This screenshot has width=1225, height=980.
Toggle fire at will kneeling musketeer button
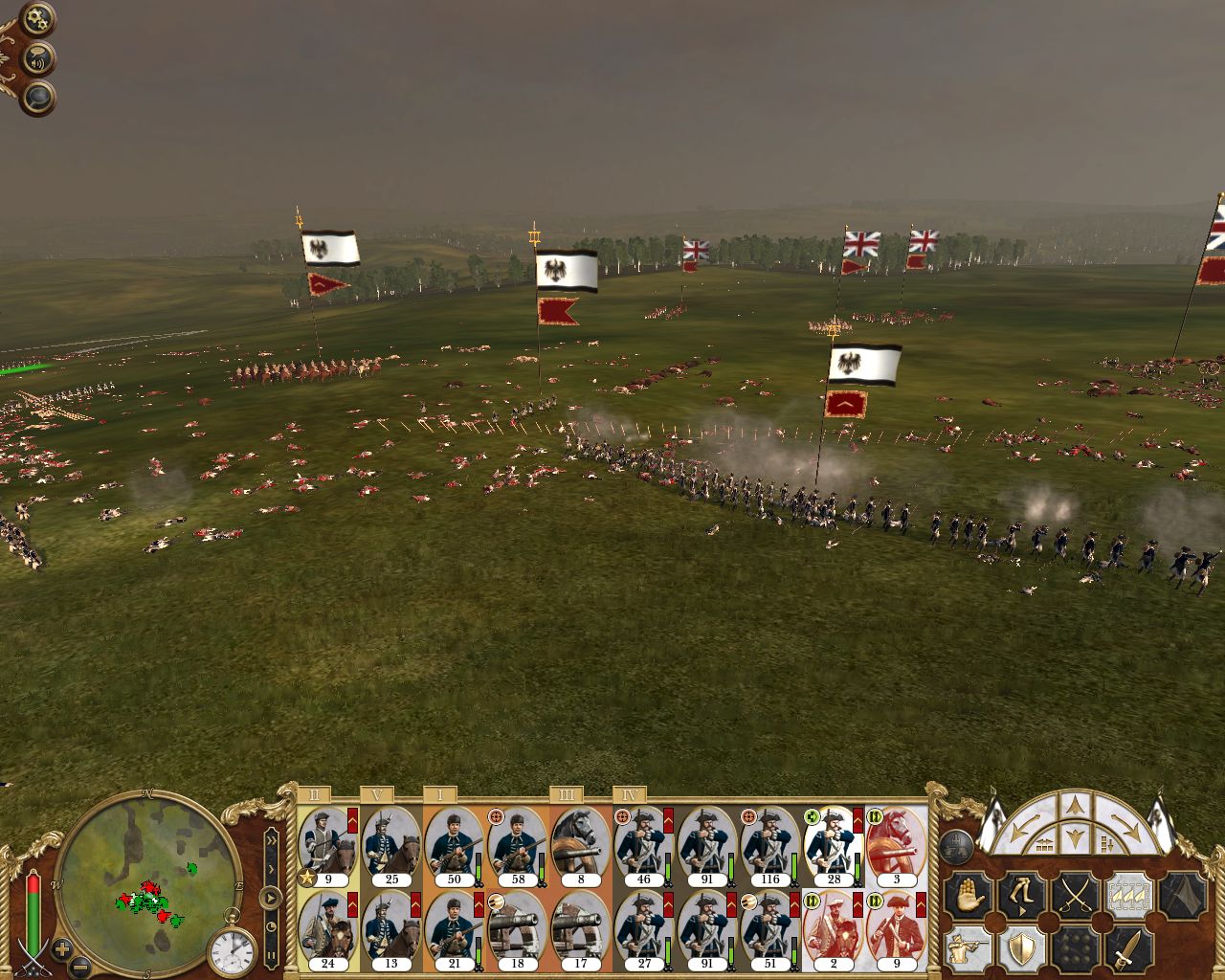(966, 949)
